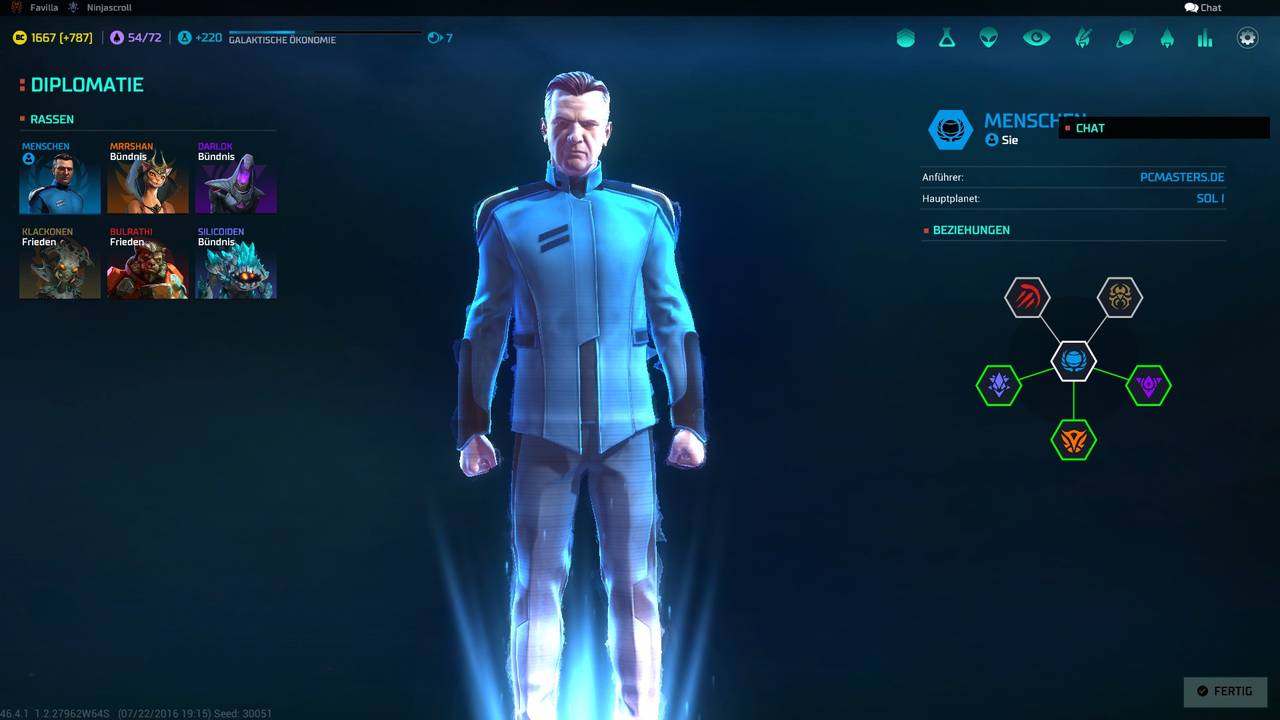Click the red claw hexagon emblem
Image resolution: width=1280 pixels, height=720 pixels.
tap(1027, 297)
